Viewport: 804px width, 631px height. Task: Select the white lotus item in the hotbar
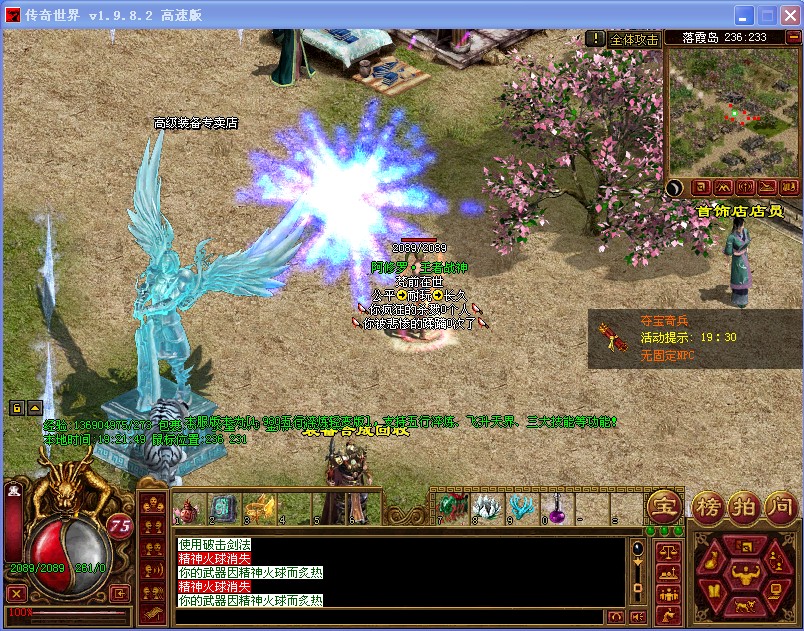coord(485,508)
